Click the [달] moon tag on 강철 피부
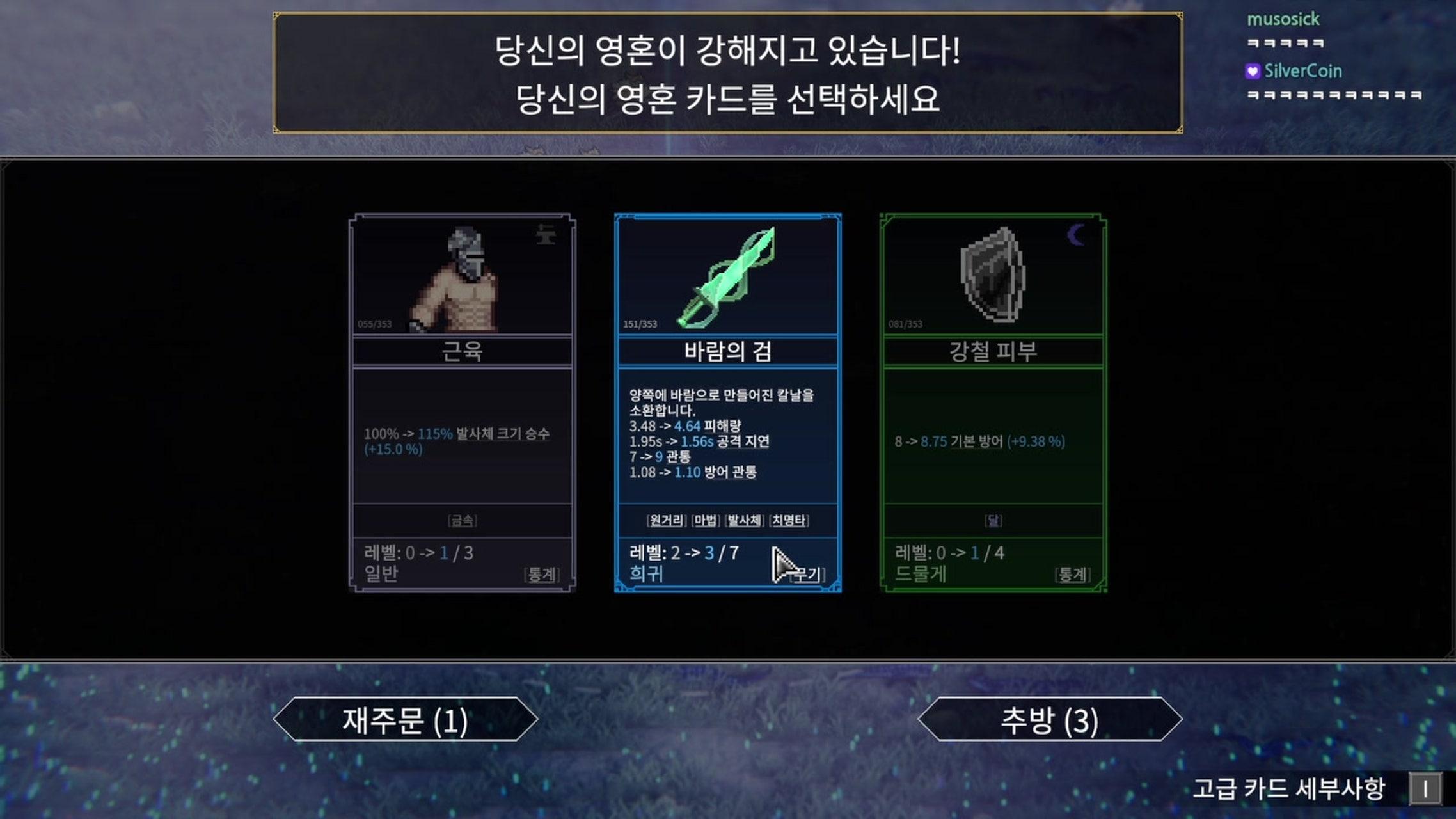 pos(992,520)
